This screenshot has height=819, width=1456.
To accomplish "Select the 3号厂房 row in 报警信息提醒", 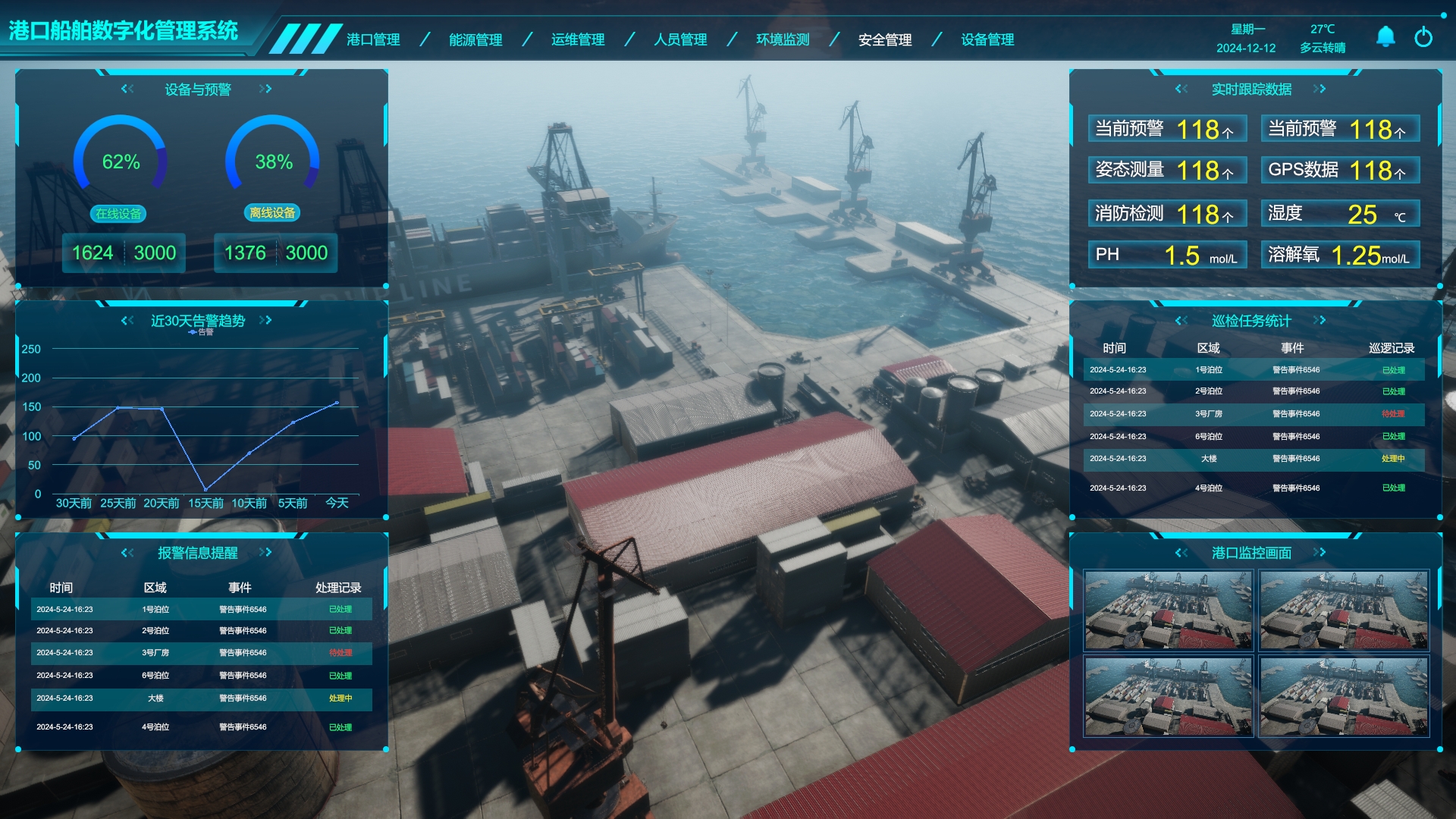I will 201,653.
